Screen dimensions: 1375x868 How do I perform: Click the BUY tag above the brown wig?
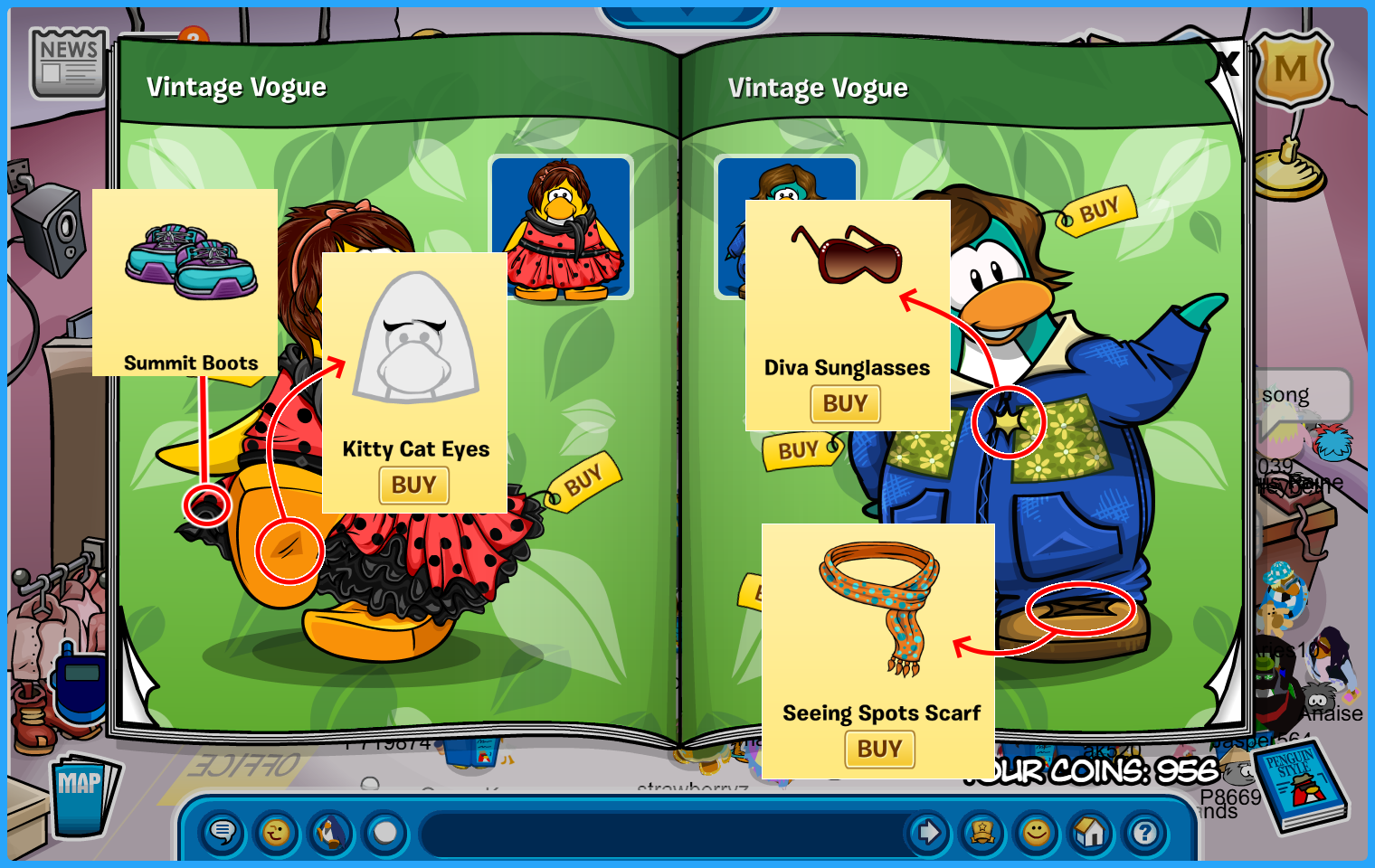pos(1098,212)
